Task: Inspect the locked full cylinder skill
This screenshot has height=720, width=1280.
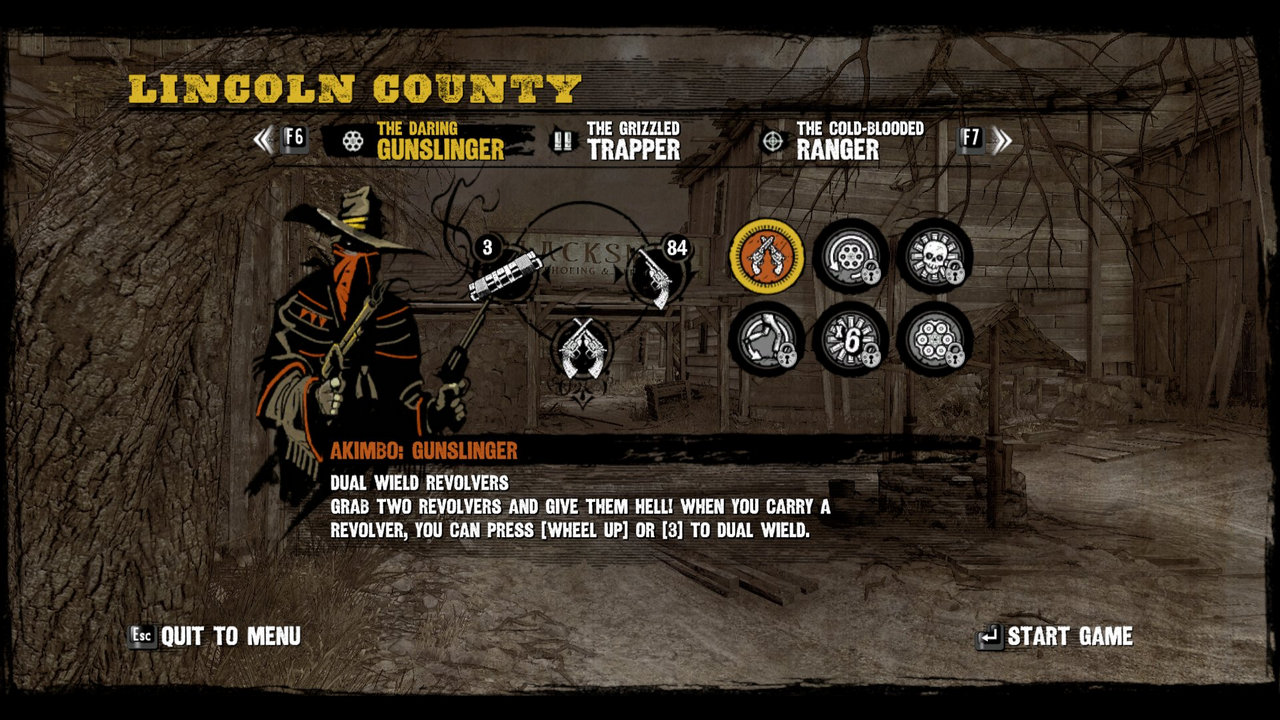Action: (934, 339)
